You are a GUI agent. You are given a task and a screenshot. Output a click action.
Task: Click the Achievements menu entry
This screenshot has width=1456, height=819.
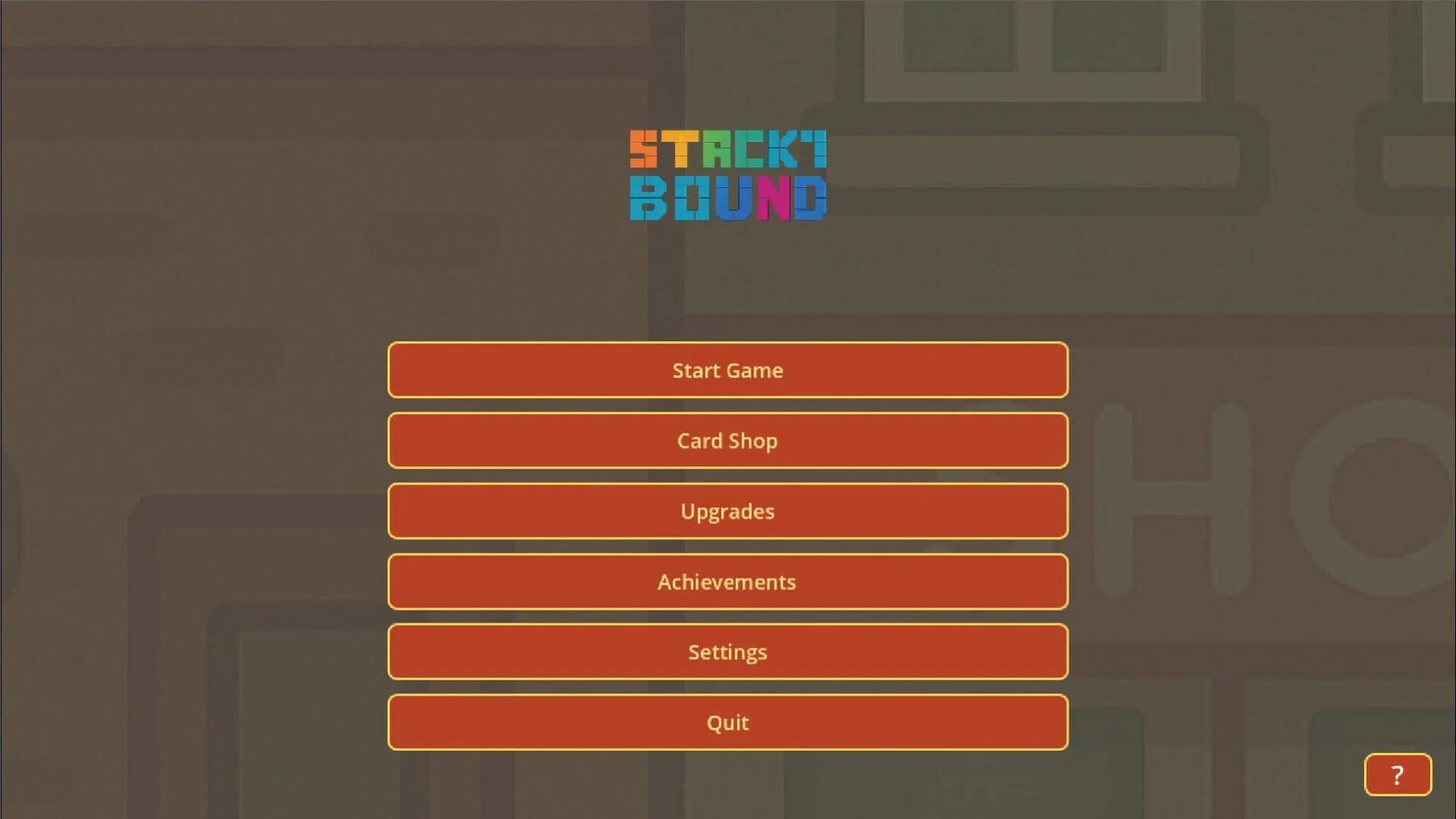coord(728,582)
